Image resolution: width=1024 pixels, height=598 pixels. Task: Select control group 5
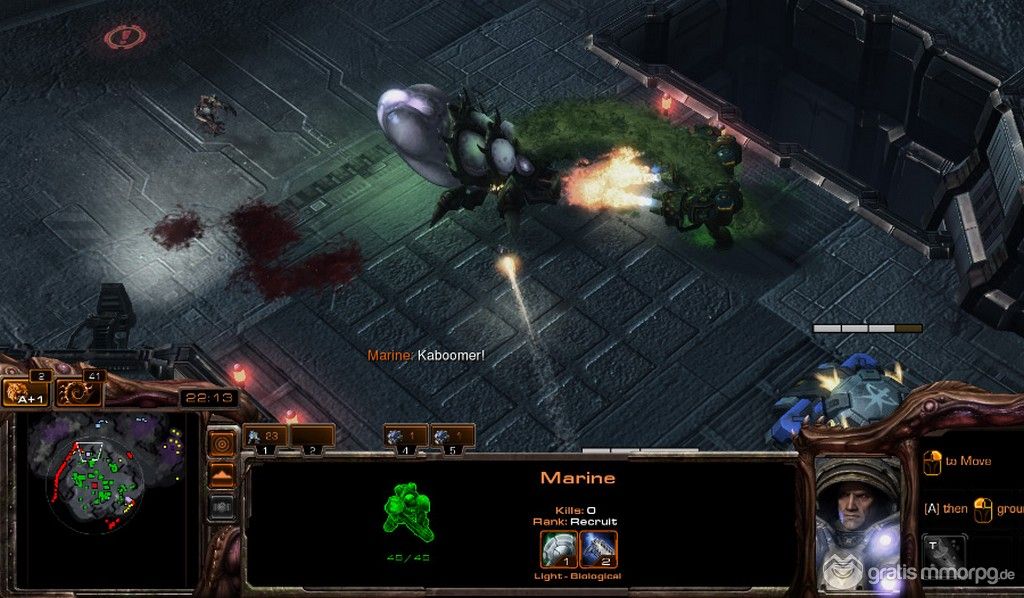point(451,437)
